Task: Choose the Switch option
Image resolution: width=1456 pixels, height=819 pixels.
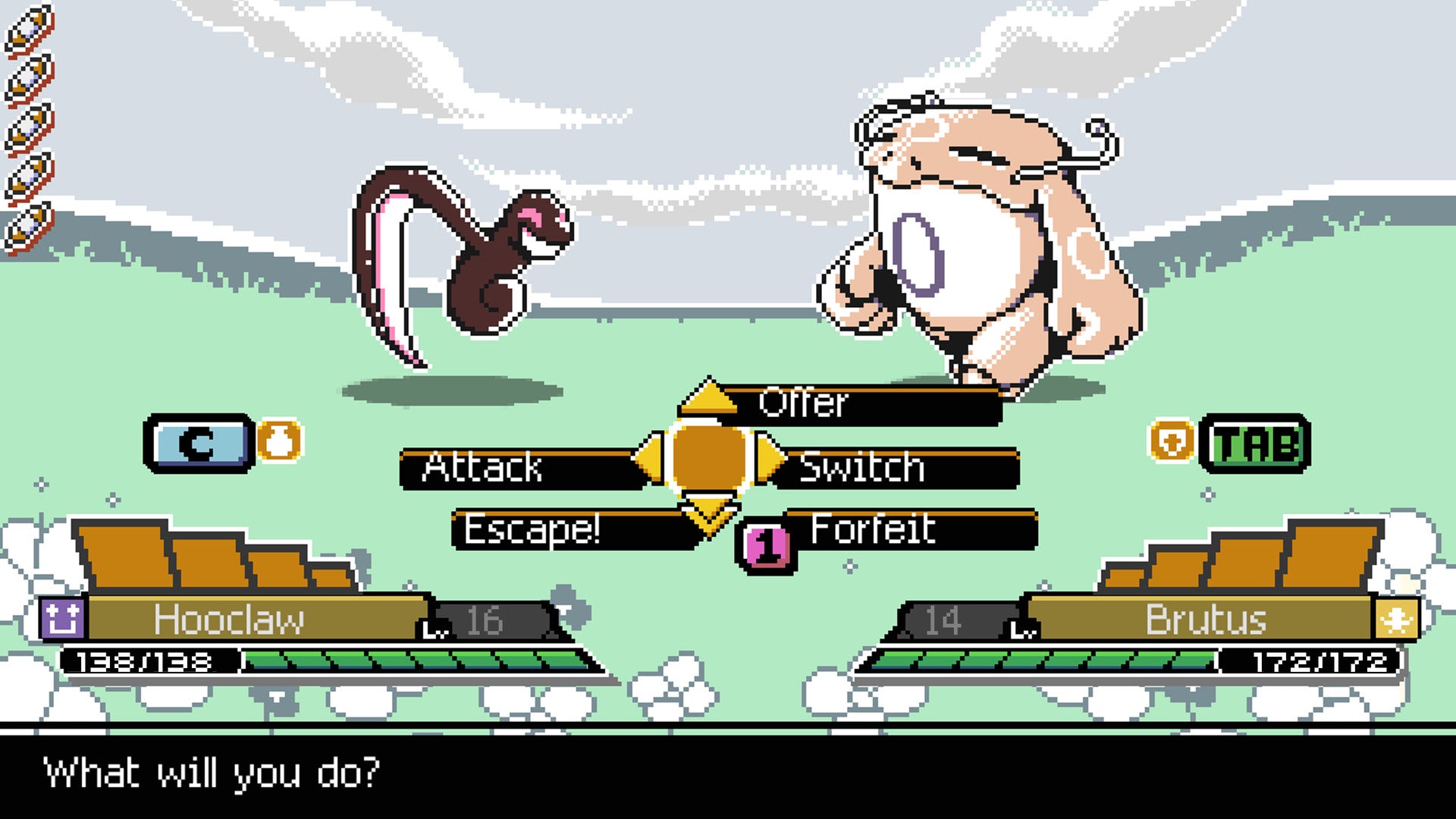Action: click(864, 469)
